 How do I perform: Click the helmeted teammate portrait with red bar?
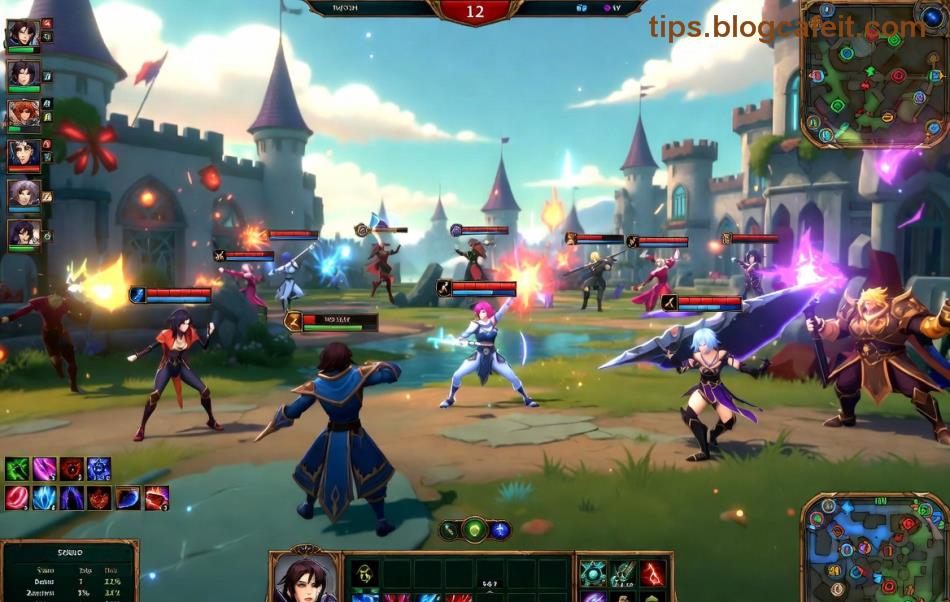point(22,154)
